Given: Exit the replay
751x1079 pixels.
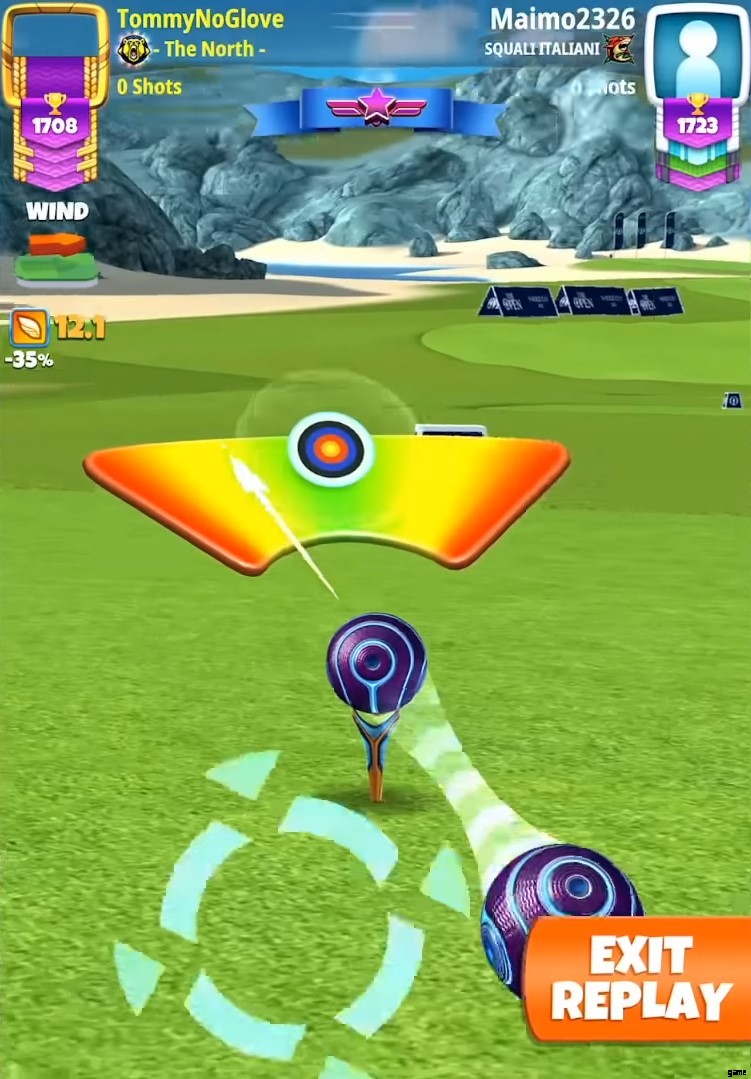Looking at the screenshot, I should click(640, 979).
